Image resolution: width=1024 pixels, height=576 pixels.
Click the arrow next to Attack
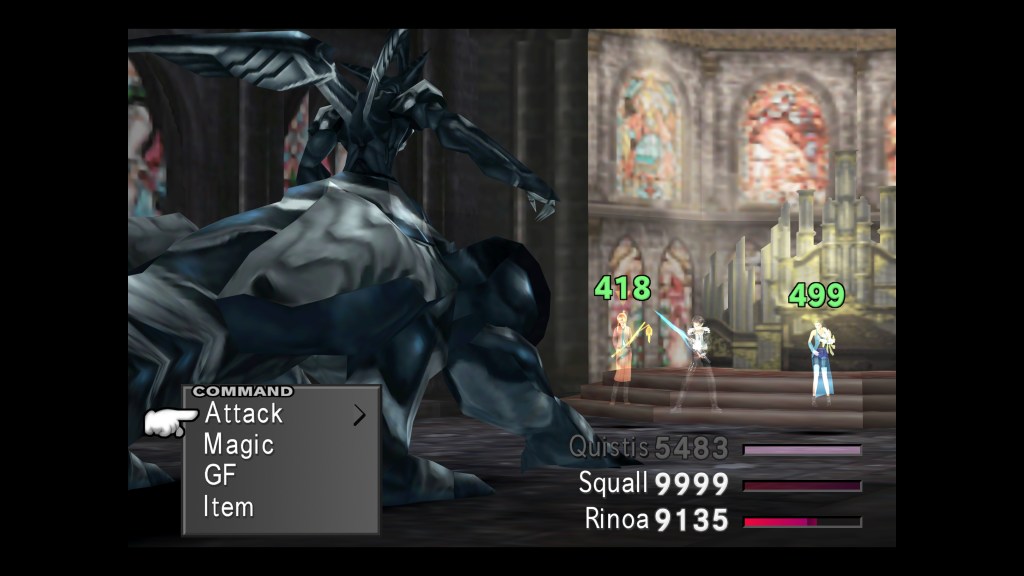coord(359,415)
